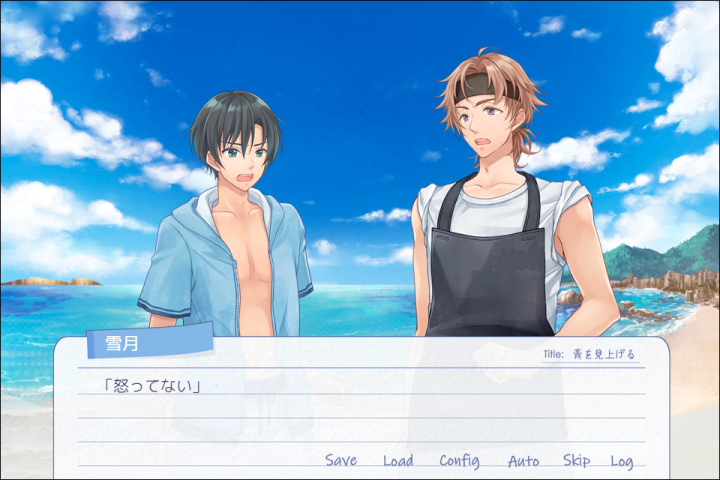
Task: Open the Config settings
Action: click(459, 461)
